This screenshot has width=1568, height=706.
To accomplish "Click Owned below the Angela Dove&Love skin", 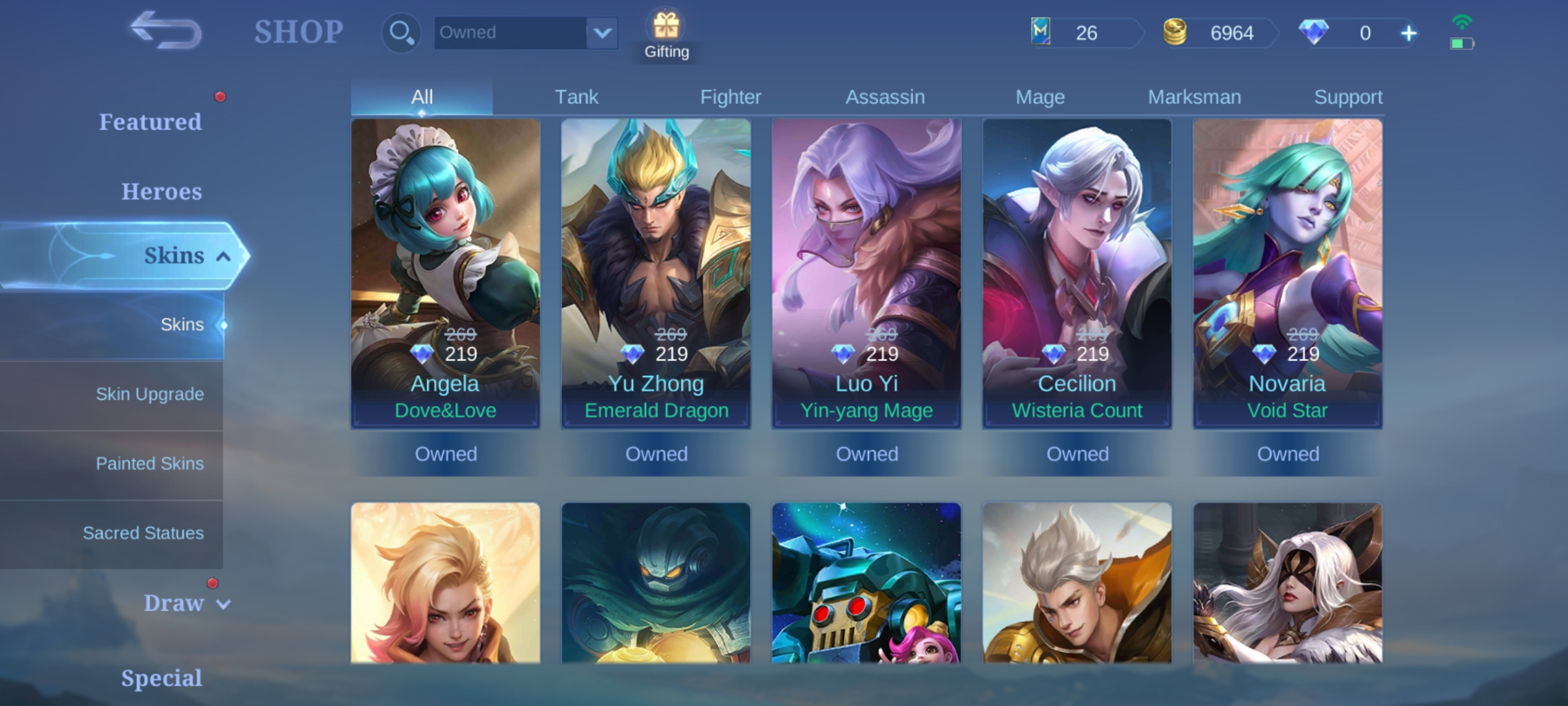I will 446,454.
